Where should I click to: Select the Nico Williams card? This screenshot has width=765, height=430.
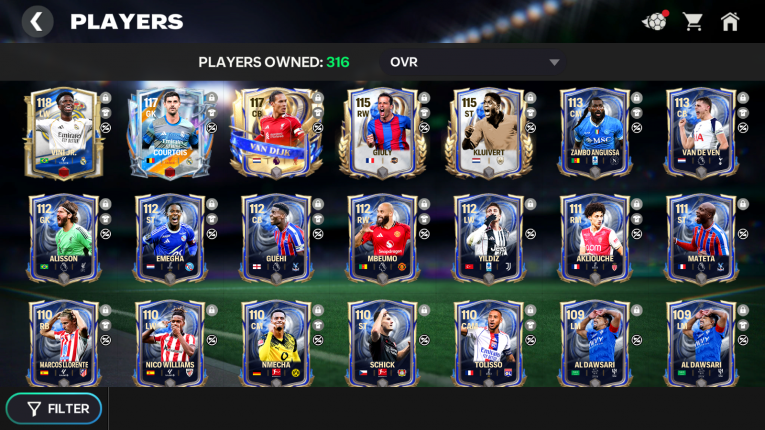168,343
